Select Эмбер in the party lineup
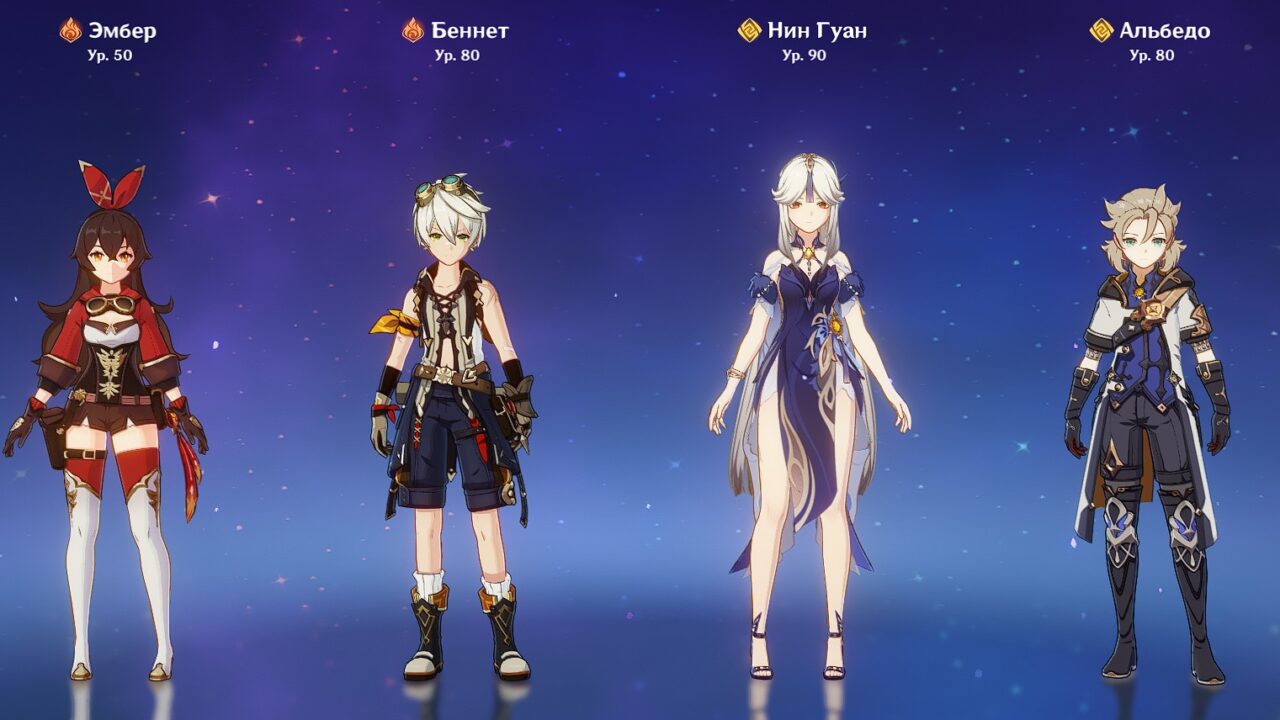The image size is (1280, 720). [108, 400]
